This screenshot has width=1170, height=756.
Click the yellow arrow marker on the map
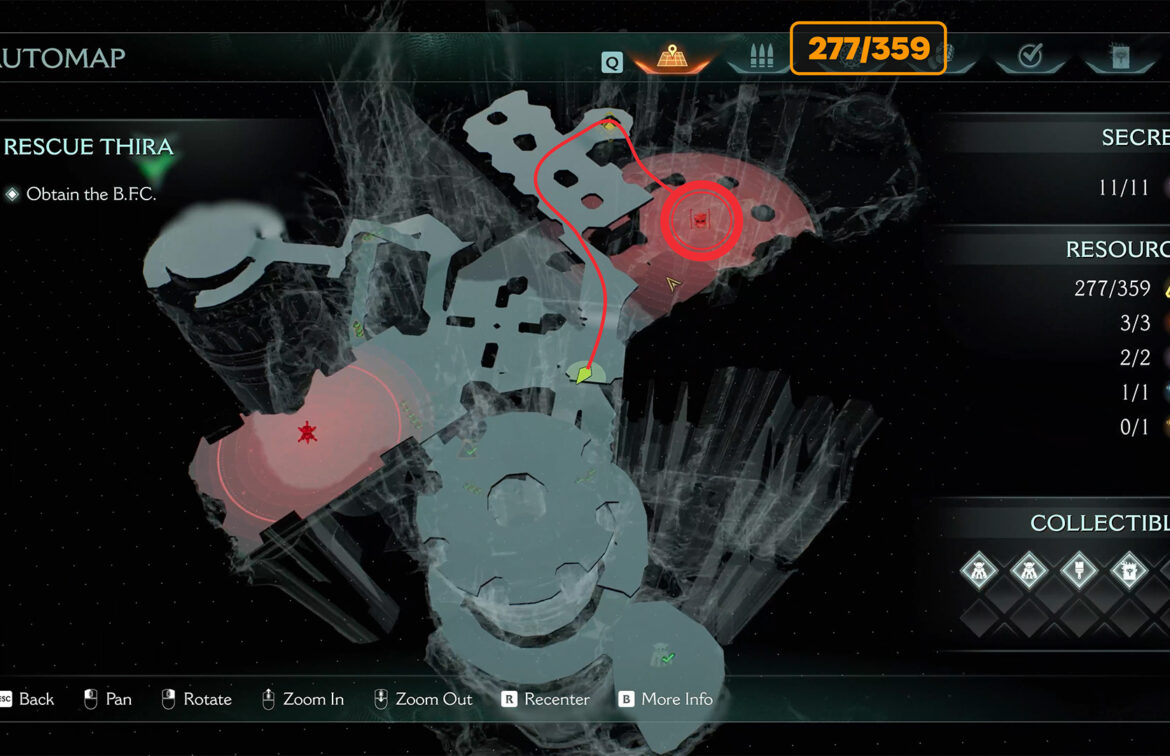click(x=673, y=286)
